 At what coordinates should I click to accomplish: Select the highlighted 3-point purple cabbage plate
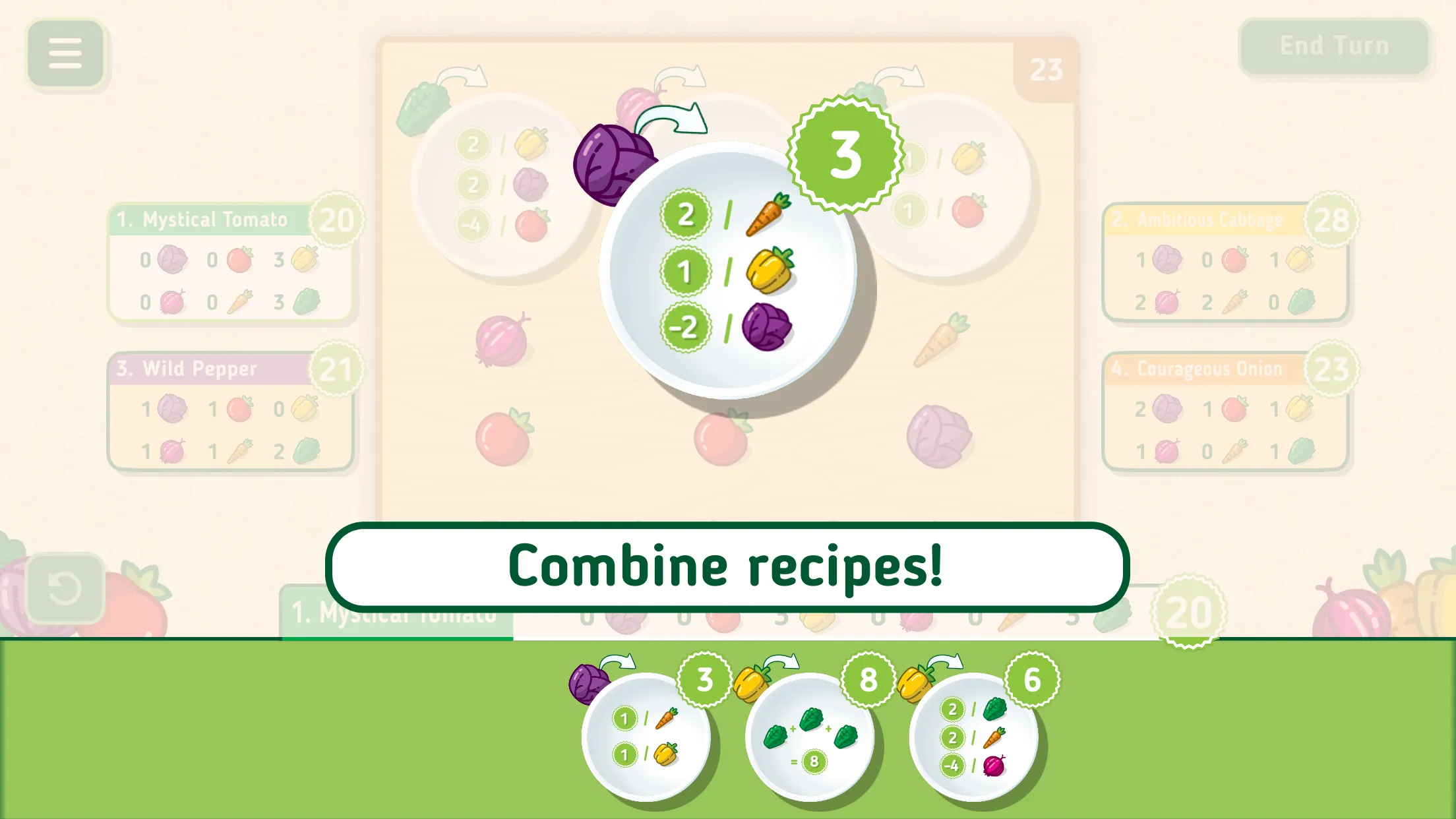click(x=727, y=270)
